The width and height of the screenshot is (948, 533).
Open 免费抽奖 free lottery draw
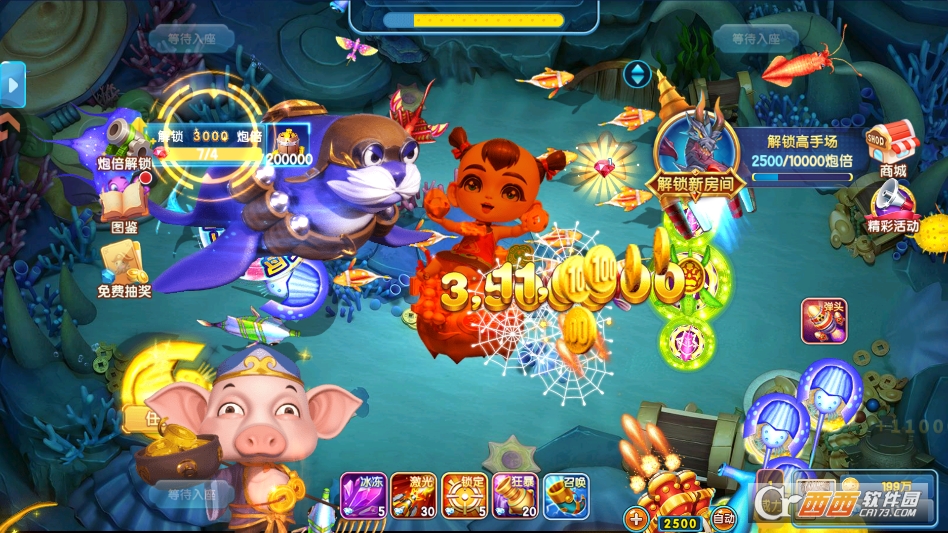click(124, 272)
